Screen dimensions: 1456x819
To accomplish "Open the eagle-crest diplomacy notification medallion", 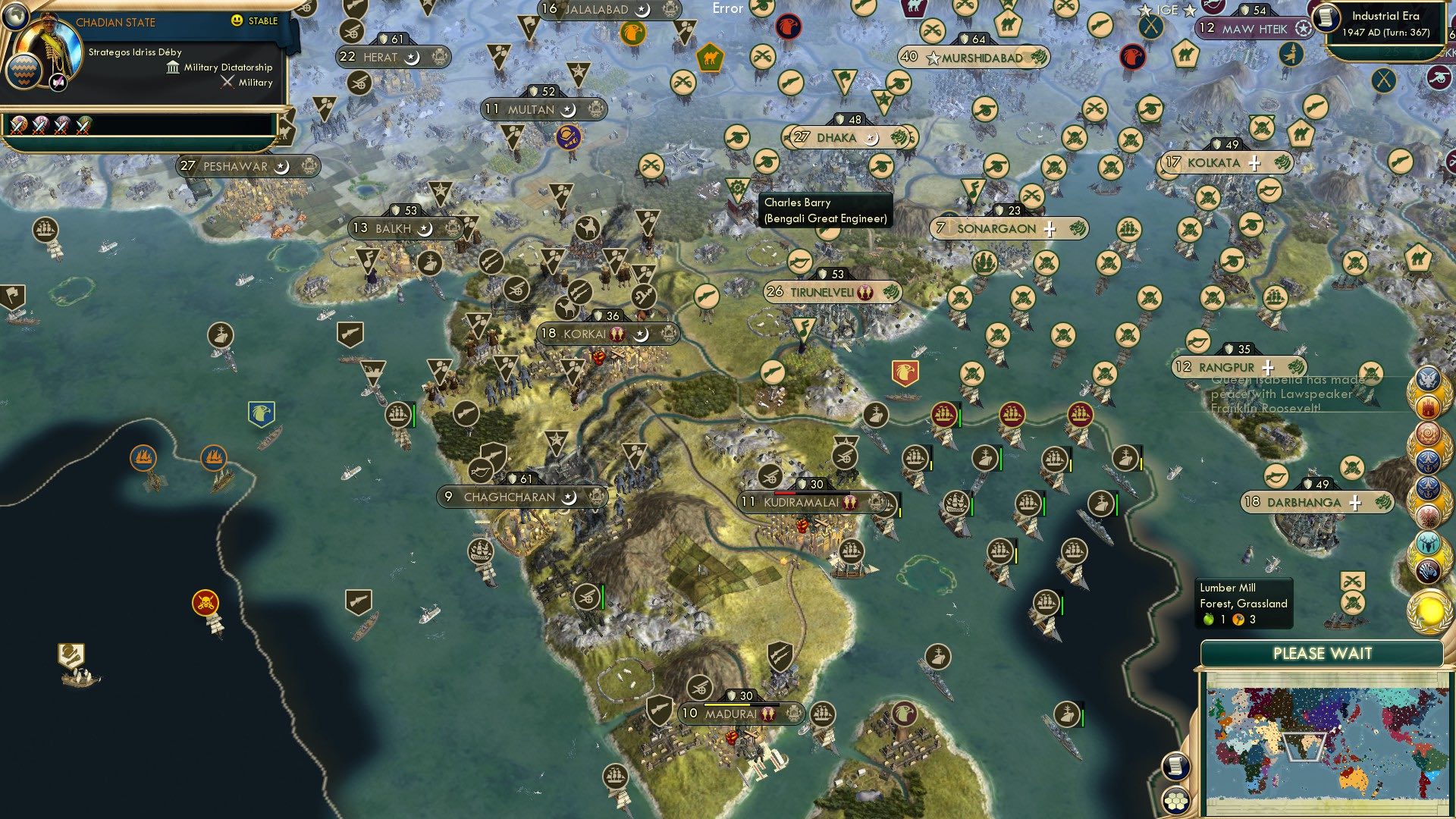I will point(1429,378).
